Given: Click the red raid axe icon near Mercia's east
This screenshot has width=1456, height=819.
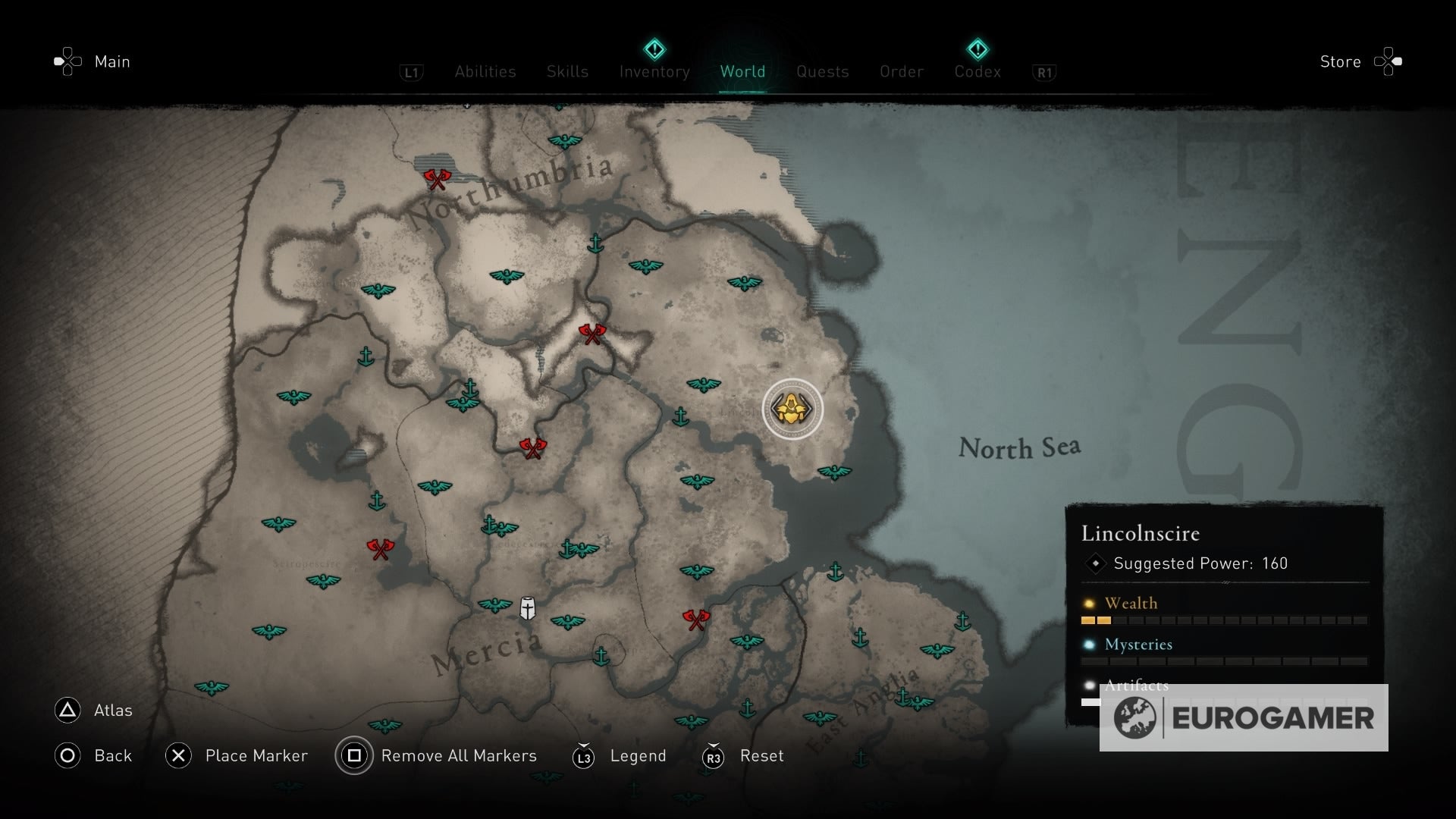Looking at the screenshot, I should pyautogui.click(x=695, y=619).
